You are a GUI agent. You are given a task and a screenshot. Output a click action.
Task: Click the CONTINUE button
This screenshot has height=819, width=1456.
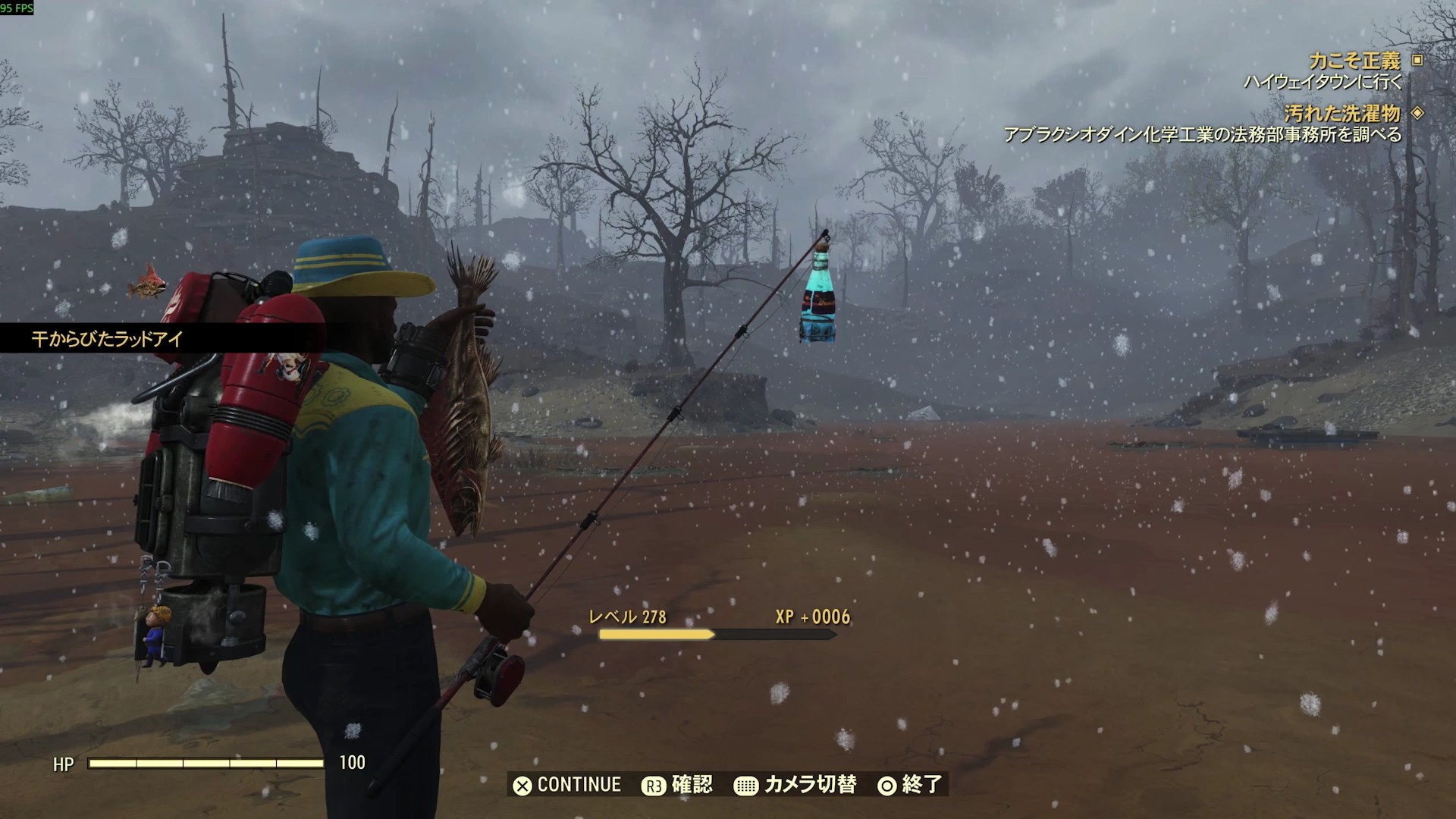(x=567, y=785)
